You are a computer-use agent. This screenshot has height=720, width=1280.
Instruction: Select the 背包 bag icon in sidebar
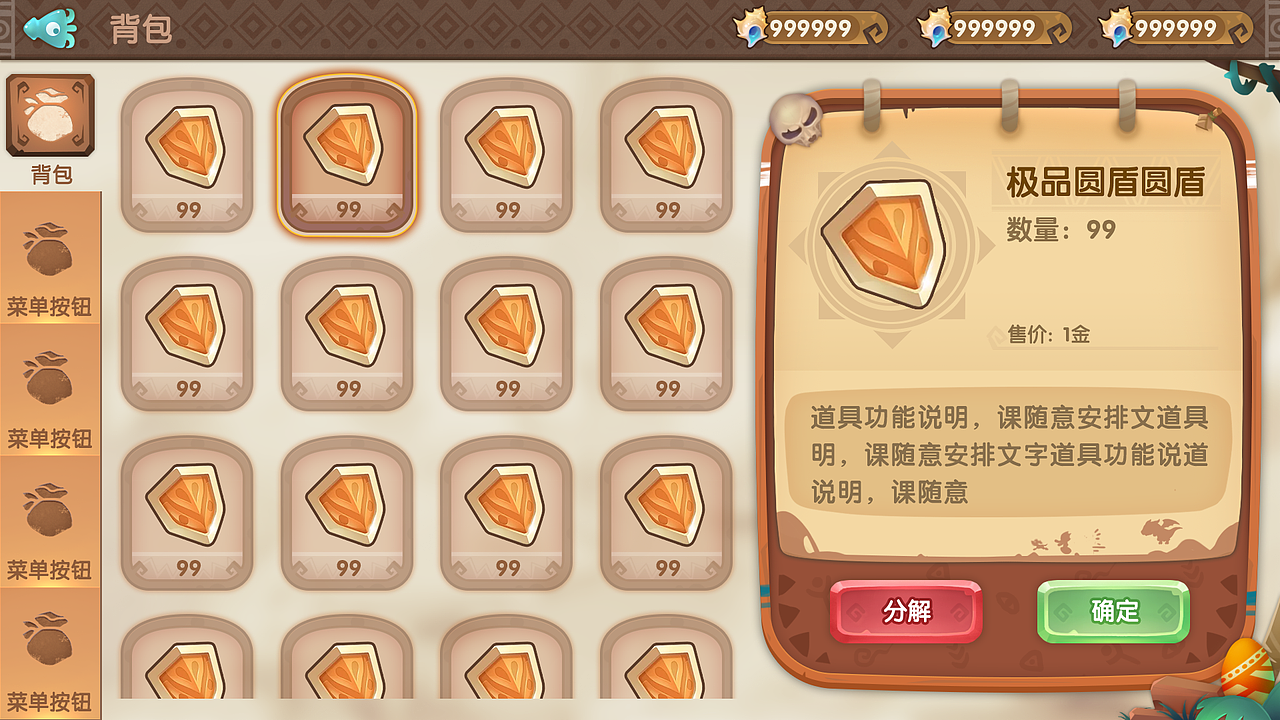click(50, 113)
